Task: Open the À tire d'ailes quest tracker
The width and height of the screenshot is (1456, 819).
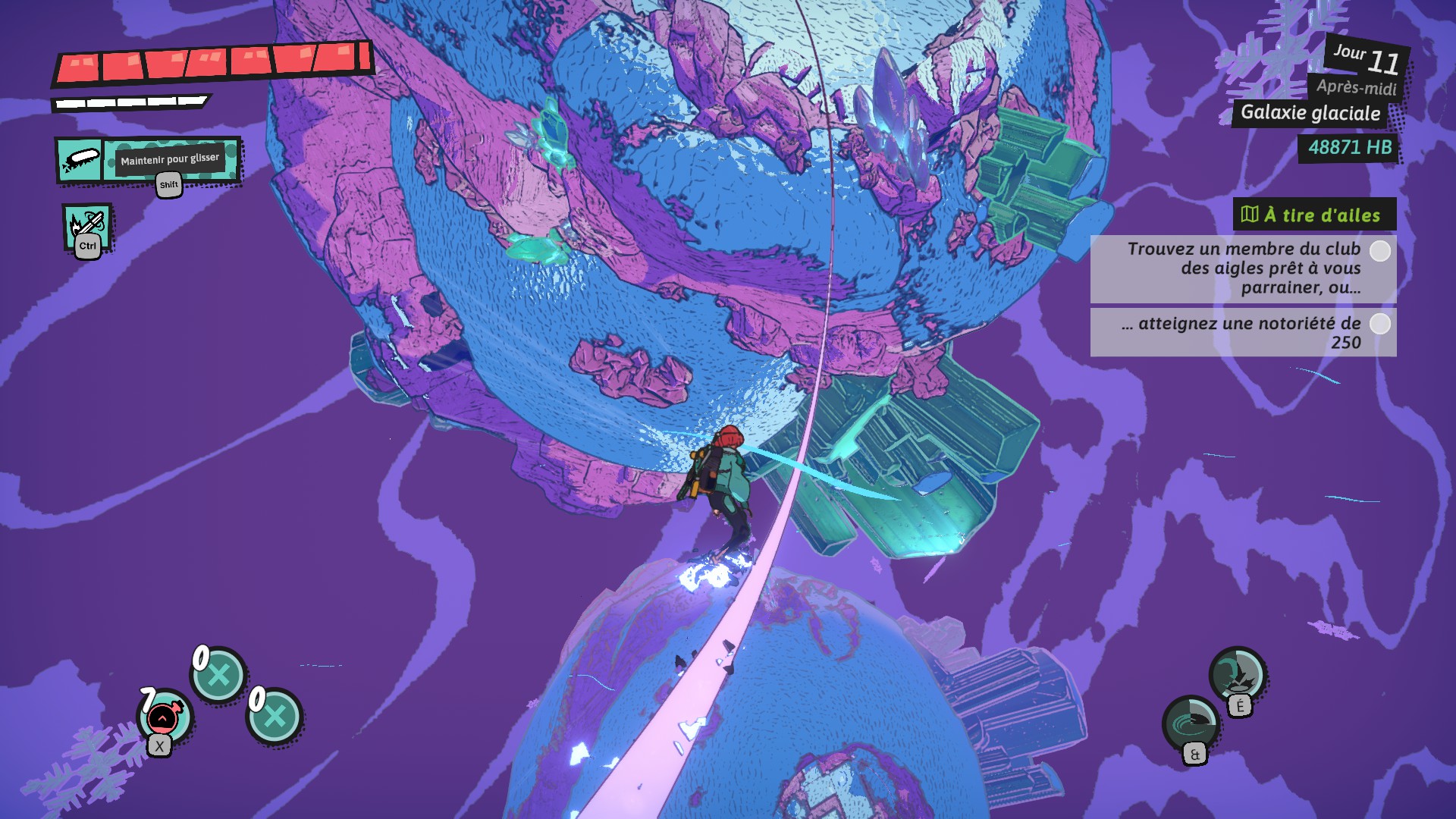Action: click(1314, 215)
